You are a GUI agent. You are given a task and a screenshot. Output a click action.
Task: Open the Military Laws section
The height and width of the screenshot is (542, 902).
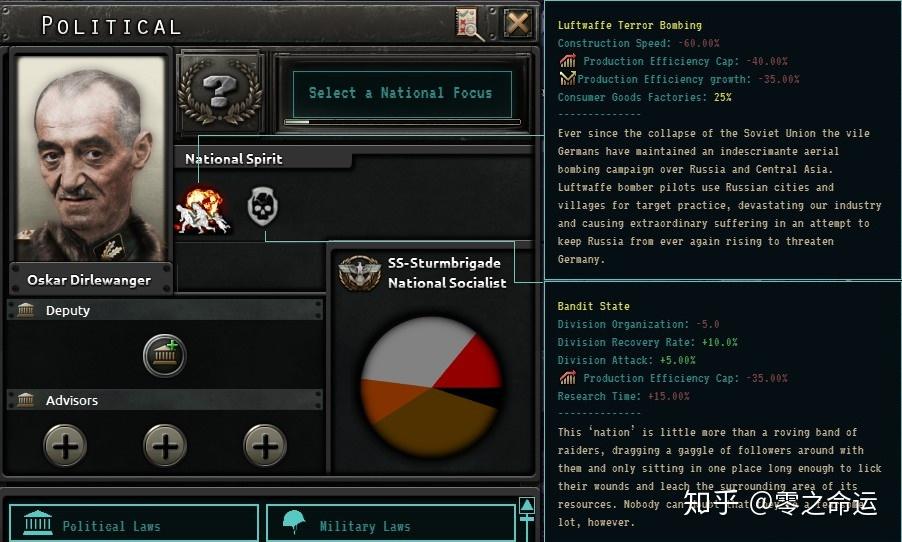390,525
